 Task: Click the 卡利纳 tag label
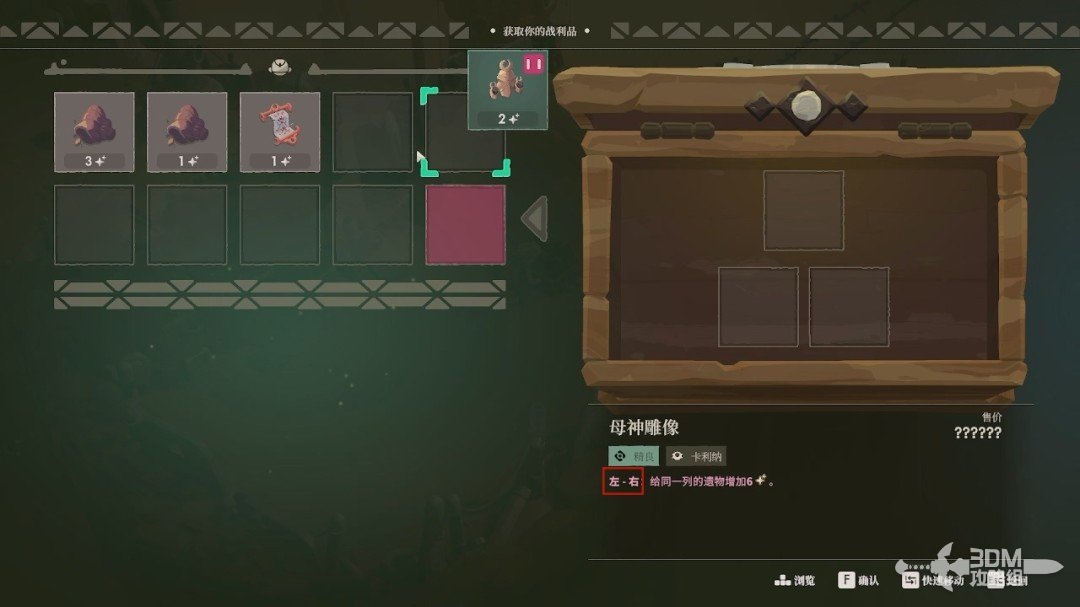[x=696, y=456]
